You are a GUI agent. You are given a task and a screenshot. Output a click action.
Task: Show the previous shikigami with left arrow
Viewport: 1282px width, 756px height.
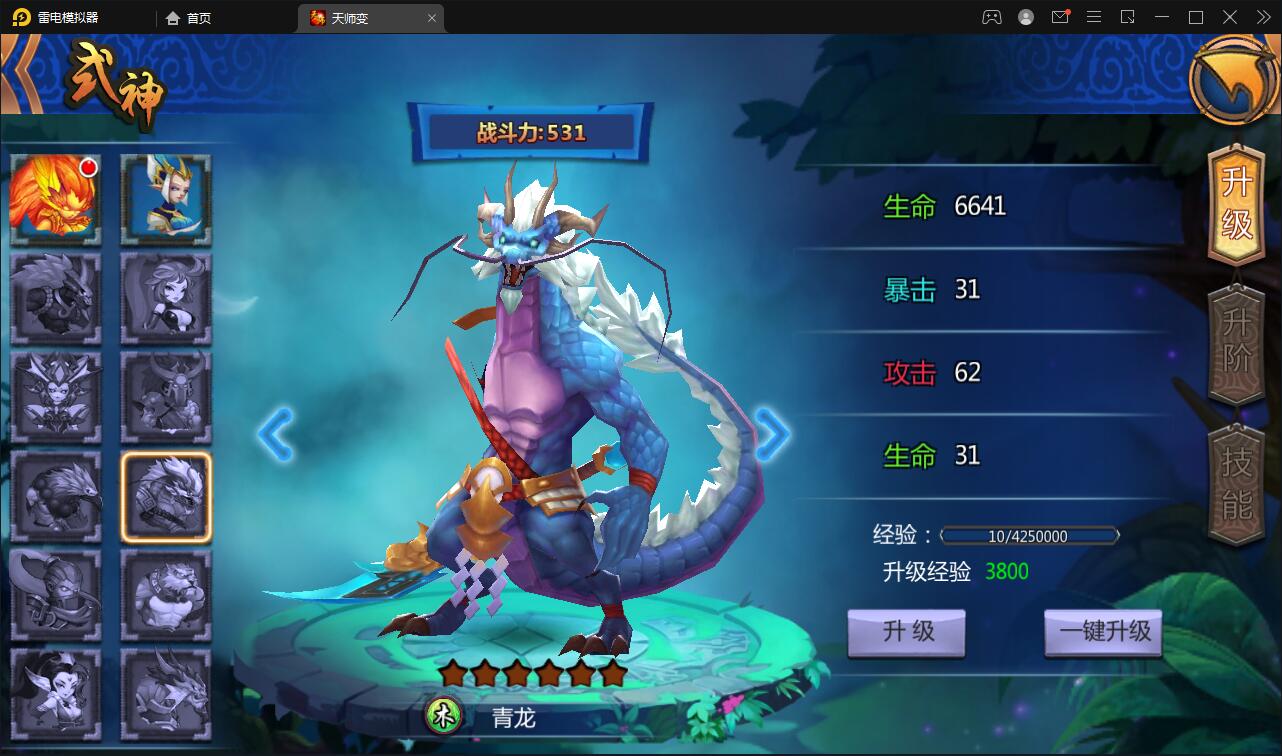coord(275,434)
